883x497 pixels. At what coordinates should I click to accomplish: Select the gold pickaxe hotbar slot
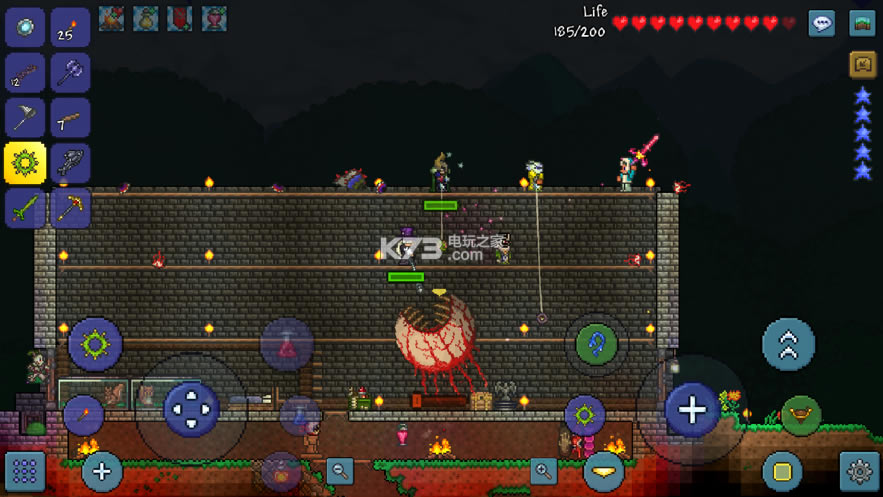(x=70, y=208)
